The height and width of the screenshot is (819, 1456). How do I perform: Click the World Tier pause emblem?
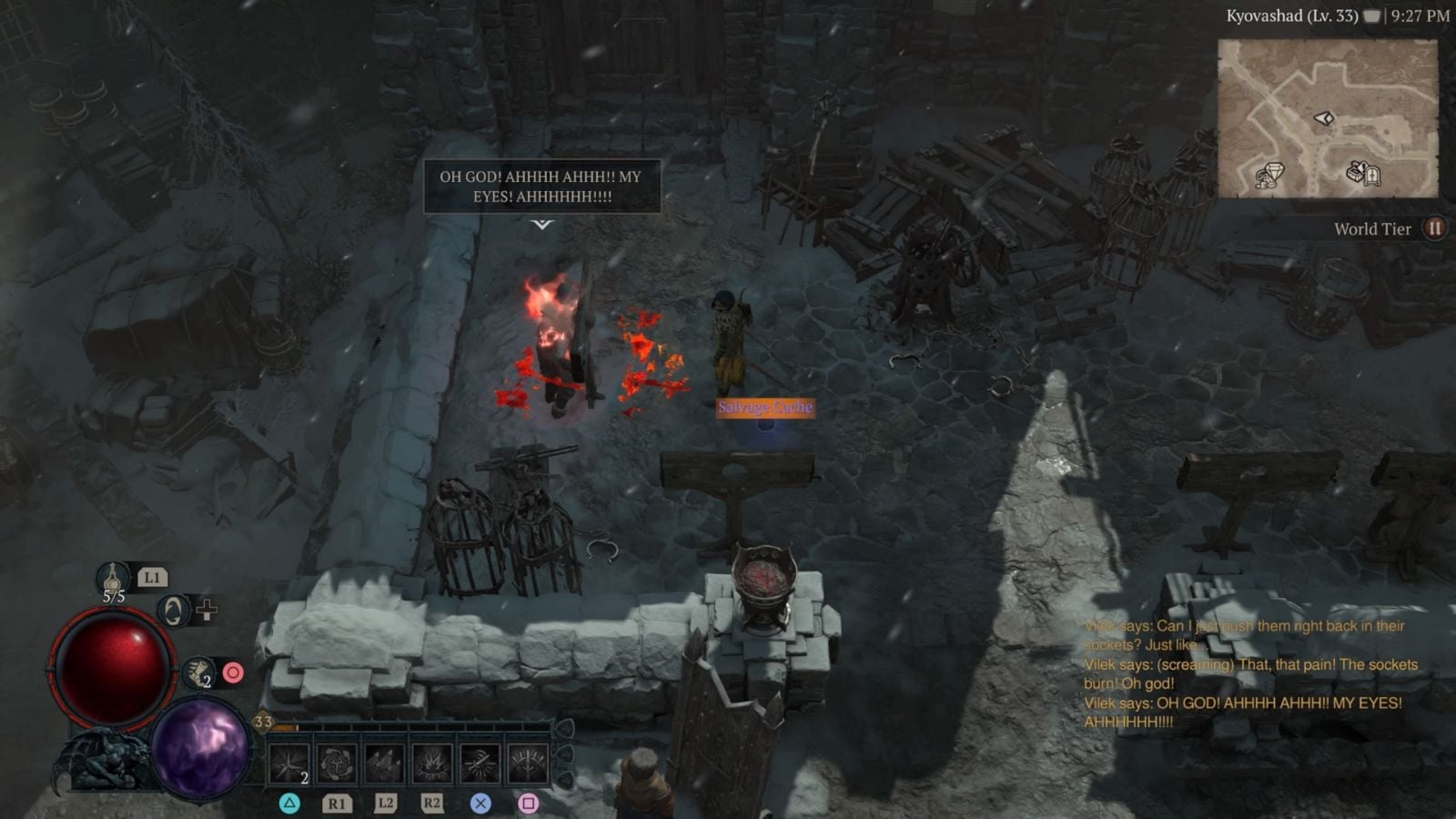point(1433,228)
